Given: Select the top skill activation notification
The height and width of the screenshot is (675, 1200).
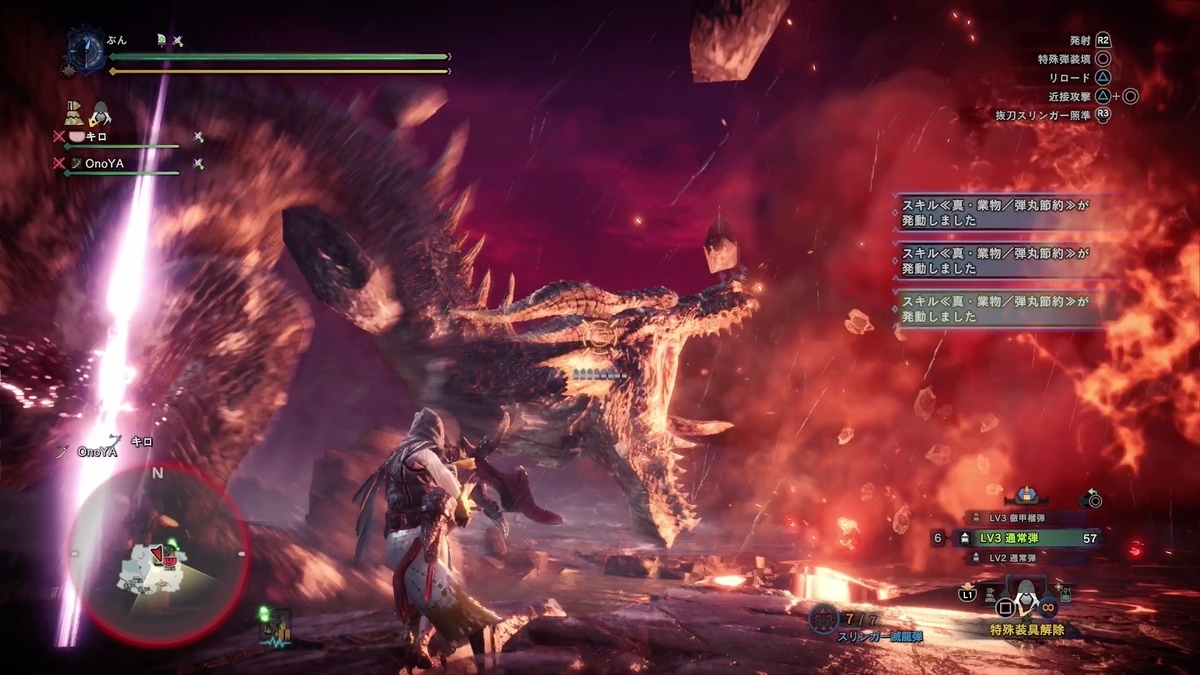Looking at the screenshot, I should [1000, 214].
